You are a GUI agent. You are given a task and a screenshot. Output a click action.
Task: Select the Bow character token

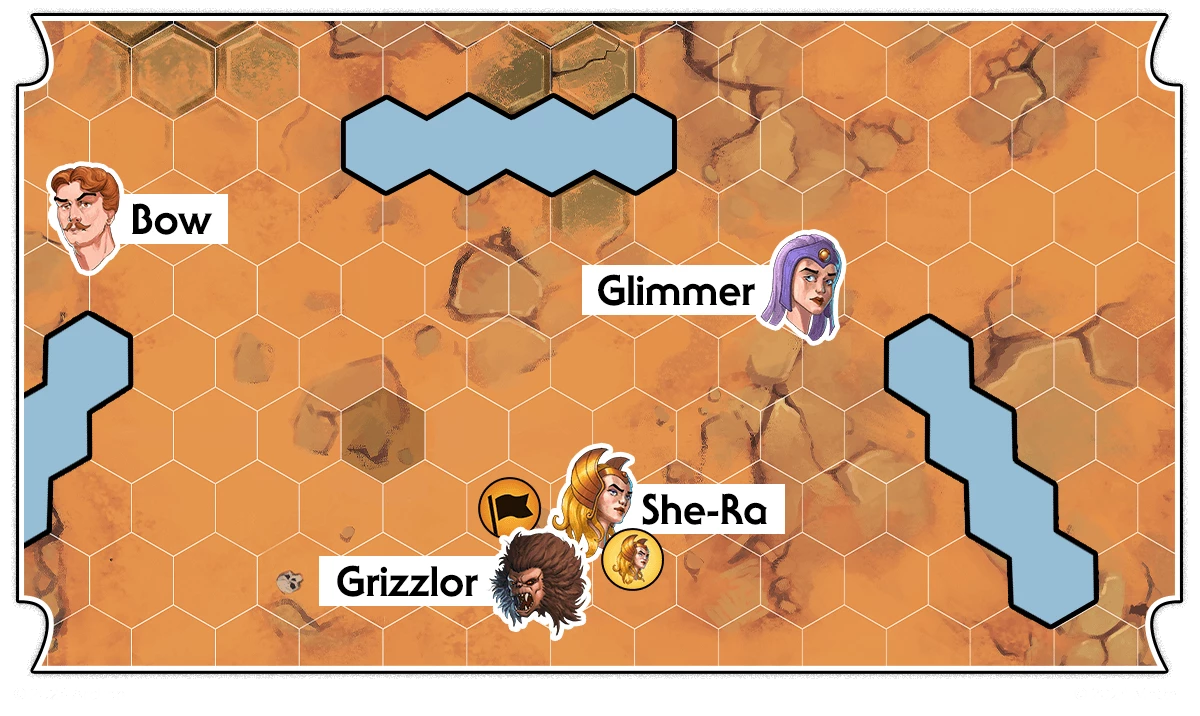click(x=86, y=218)
